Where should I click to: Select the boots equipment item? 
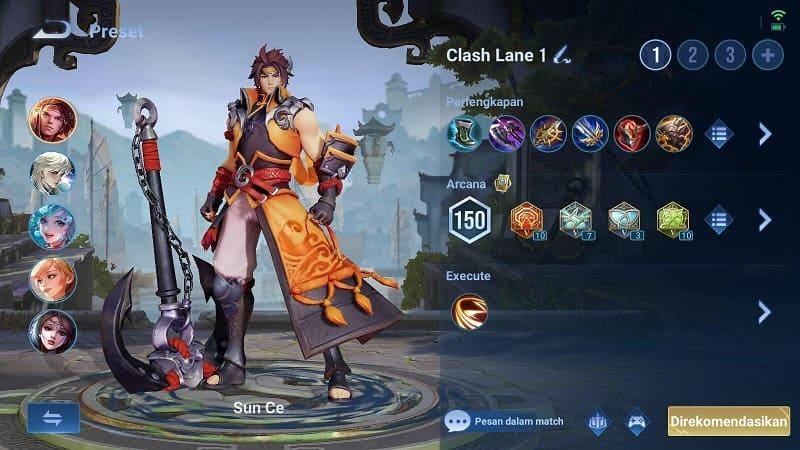[464, 134]
